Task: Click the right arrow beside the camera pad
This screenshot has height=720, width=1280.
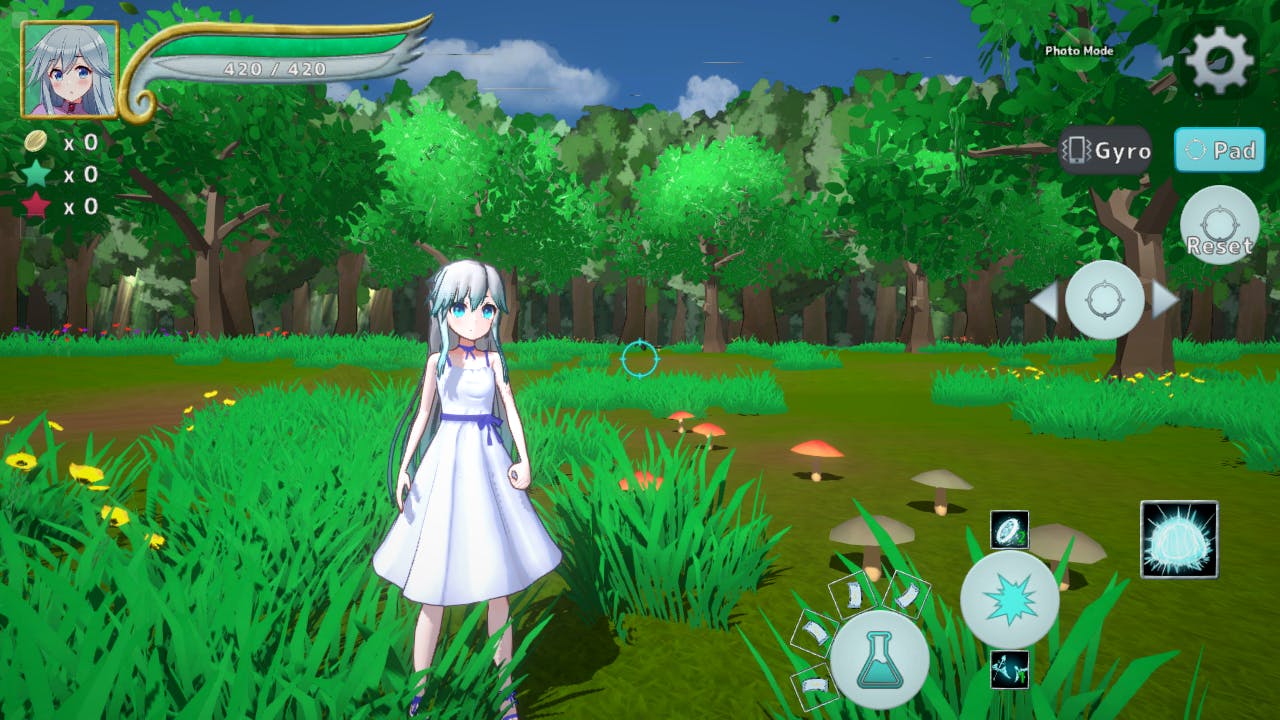Action: click(1166, 299)
